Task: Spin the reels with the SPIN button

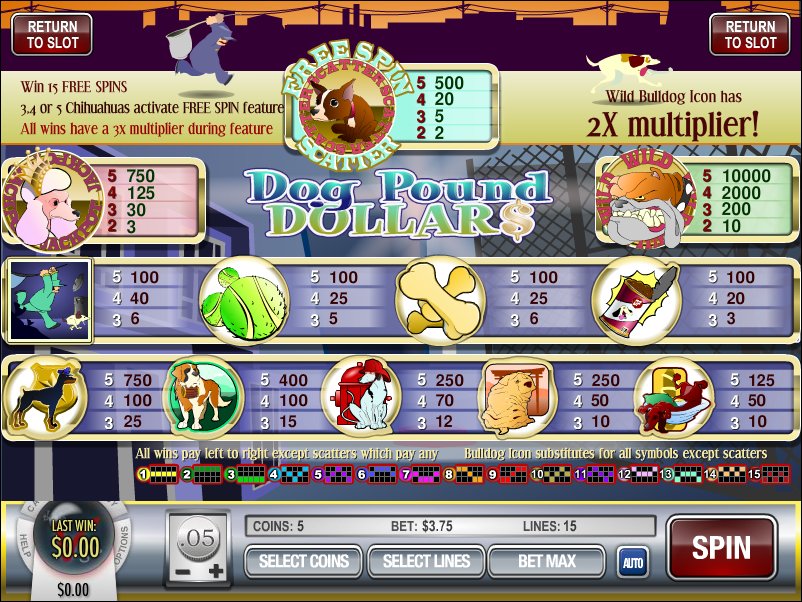Action: [721, 547]
